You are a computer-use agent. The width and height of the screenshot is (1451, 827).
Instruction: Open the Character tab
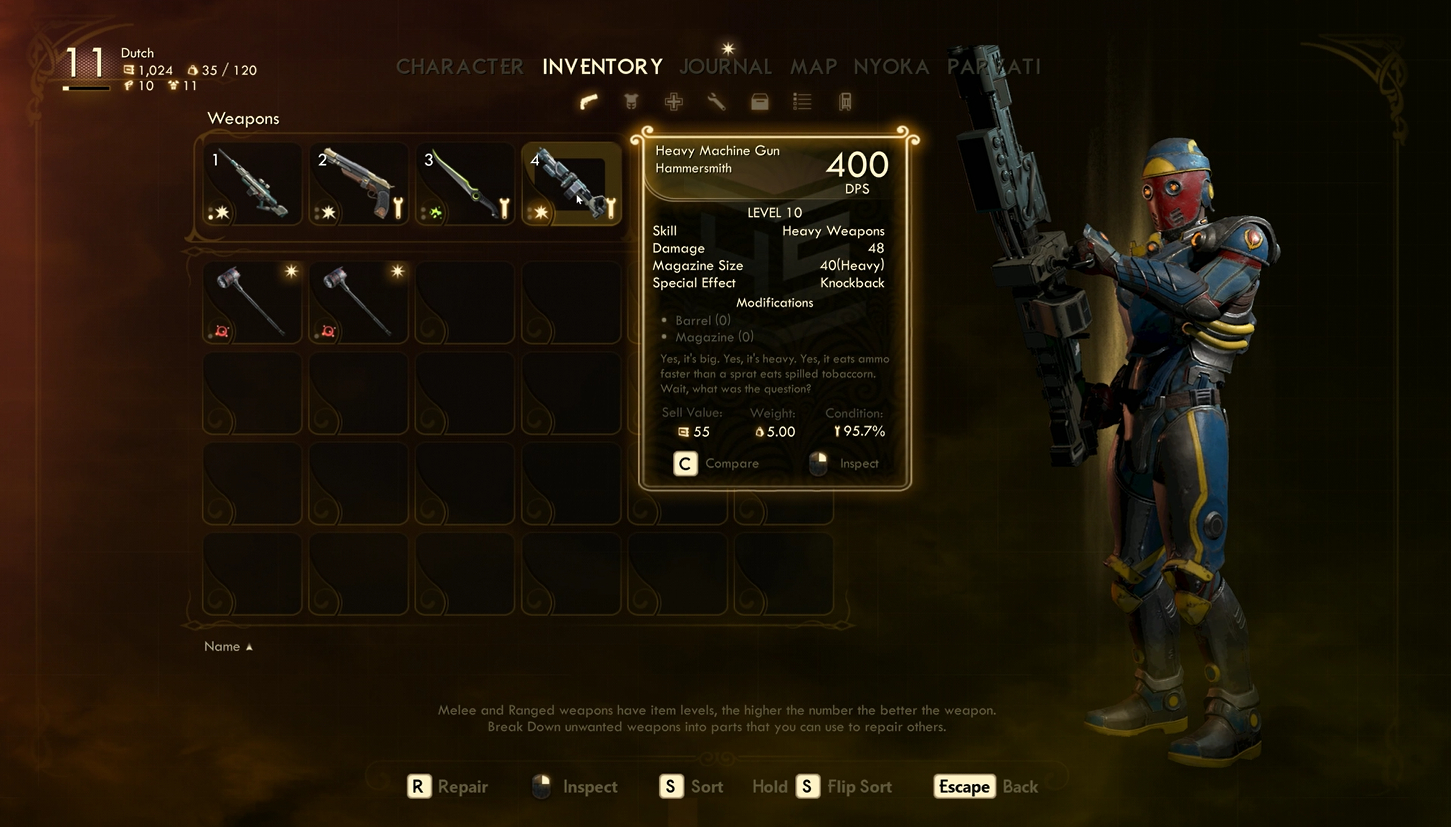coord(459,67)
